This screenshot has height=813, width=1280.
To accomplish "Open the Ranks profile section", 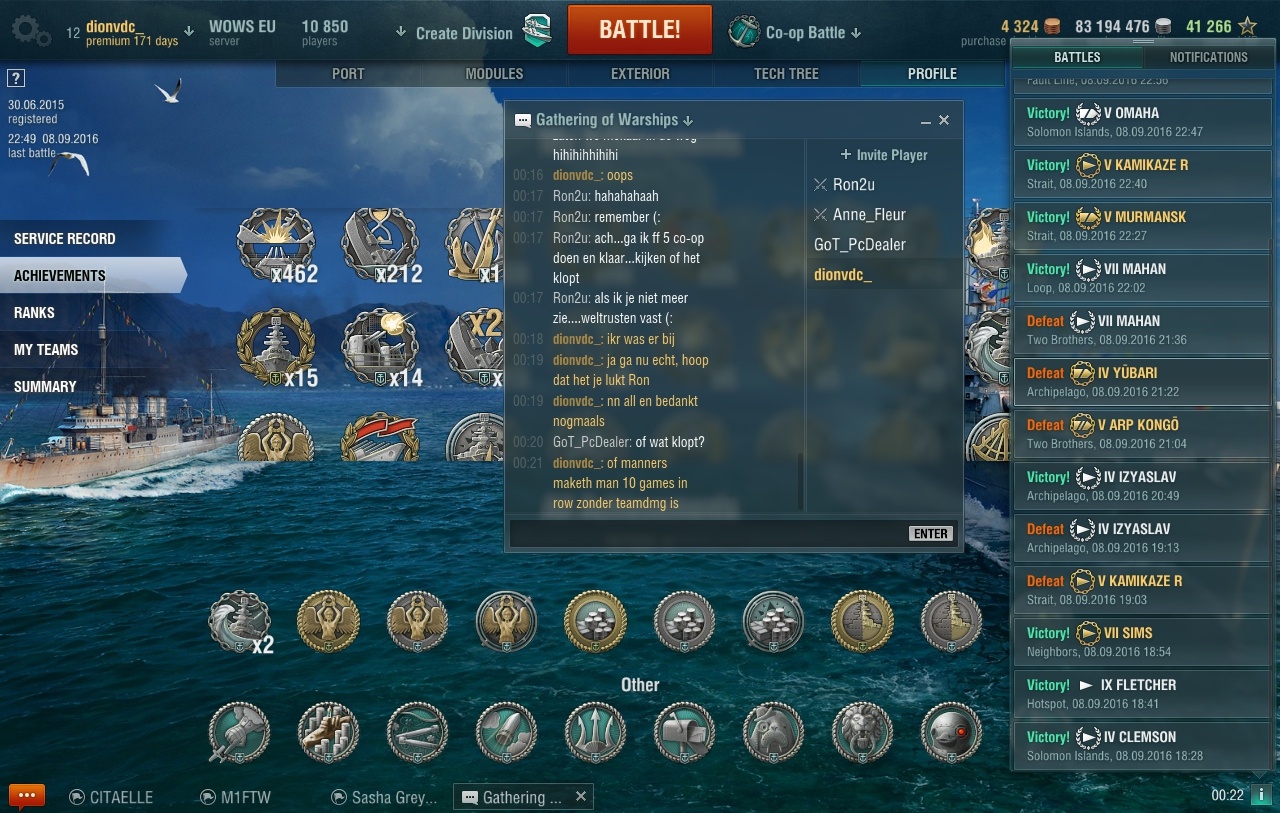I will 35,313.
